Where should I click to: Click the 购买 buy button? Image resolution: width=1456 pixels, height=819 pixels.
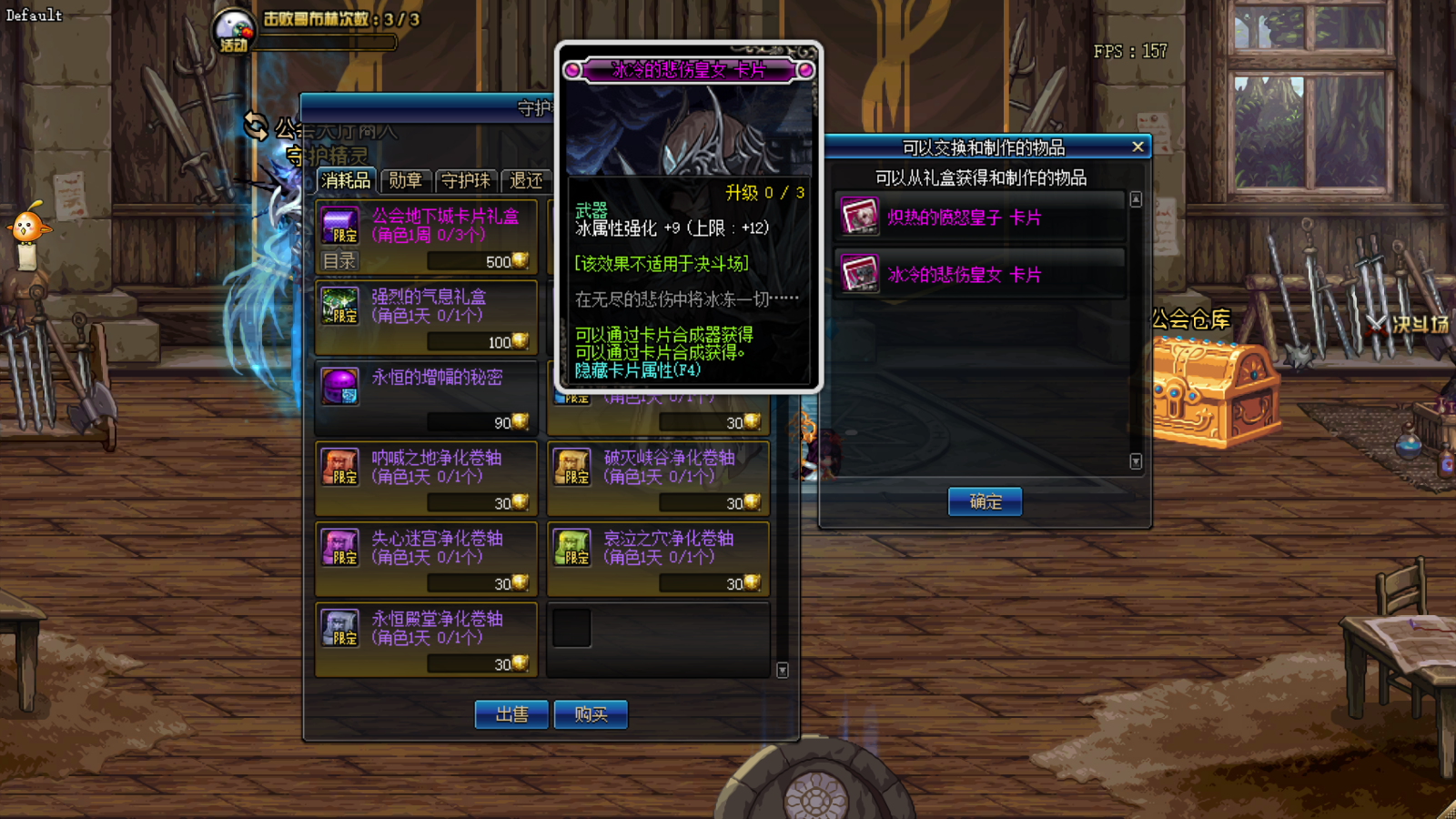[591, 714]
